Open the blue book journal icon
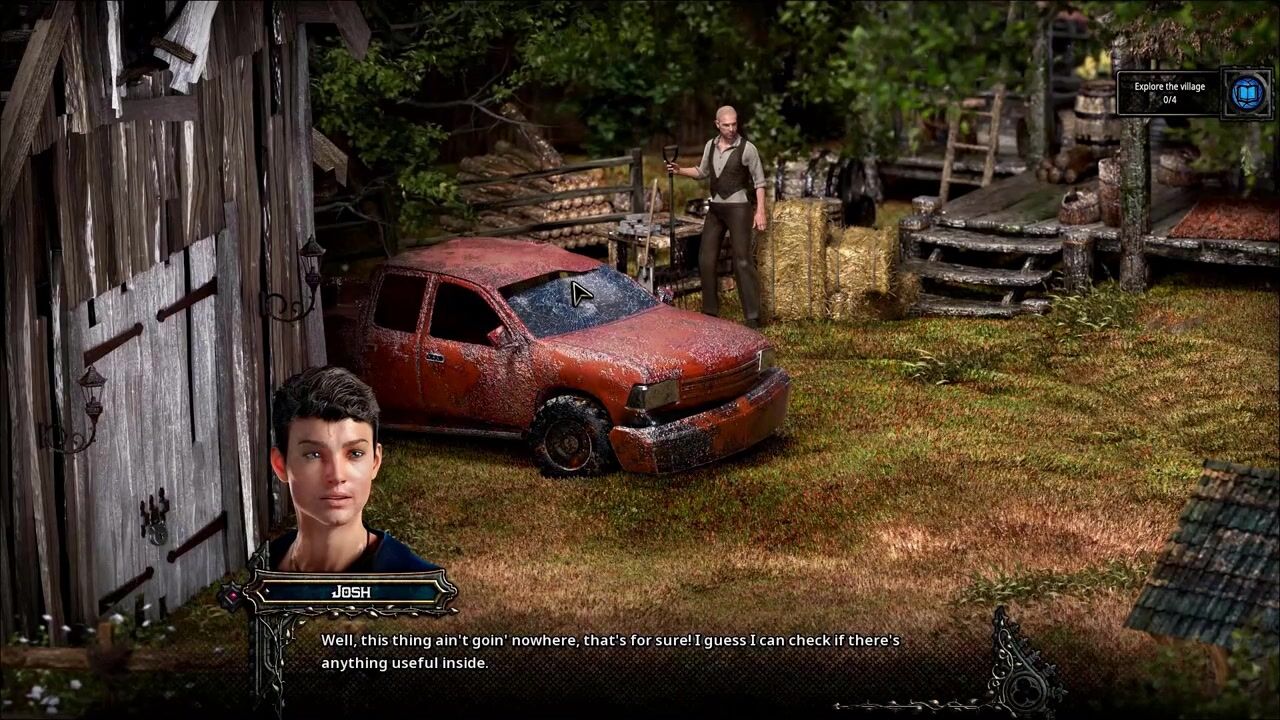 click(x=1247, y=93)
